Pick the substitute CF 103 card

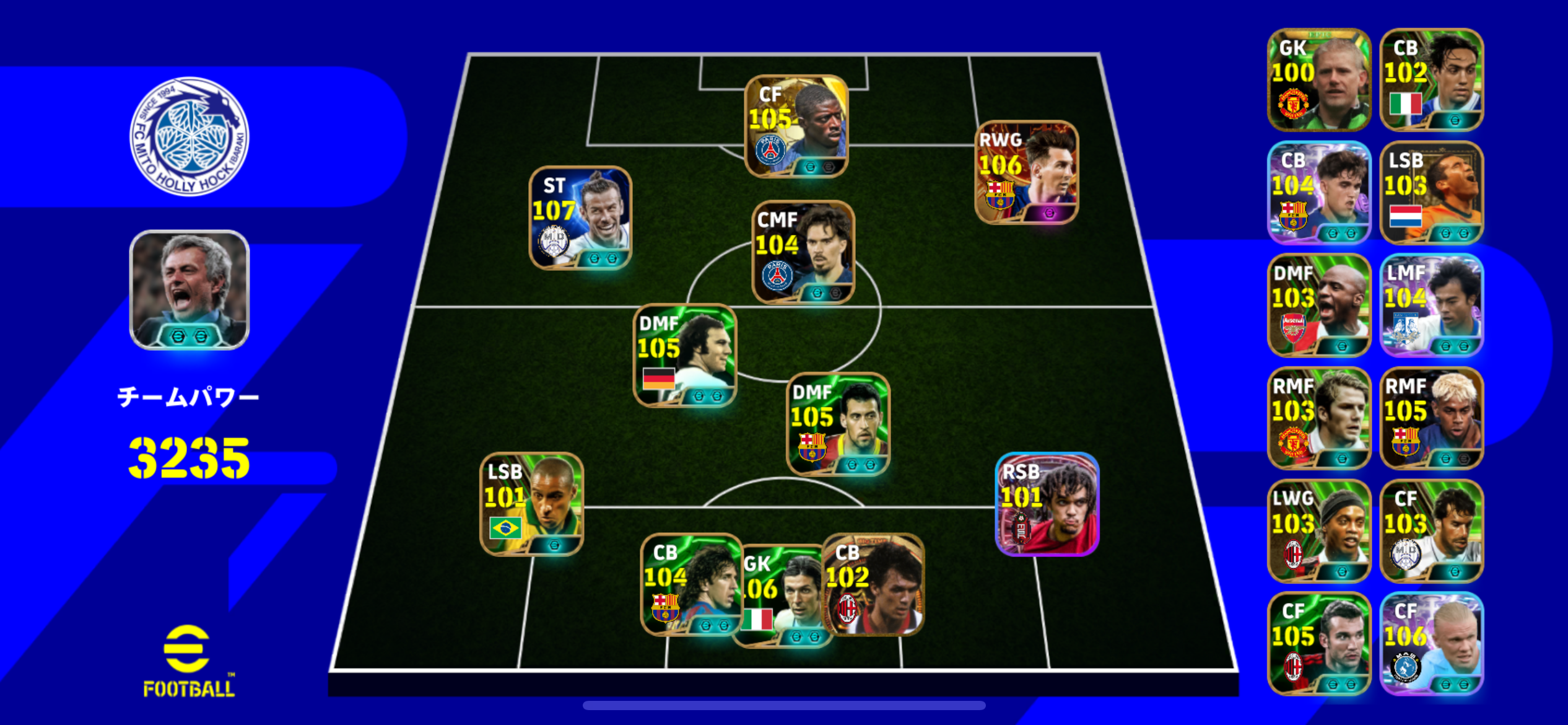1431,531
